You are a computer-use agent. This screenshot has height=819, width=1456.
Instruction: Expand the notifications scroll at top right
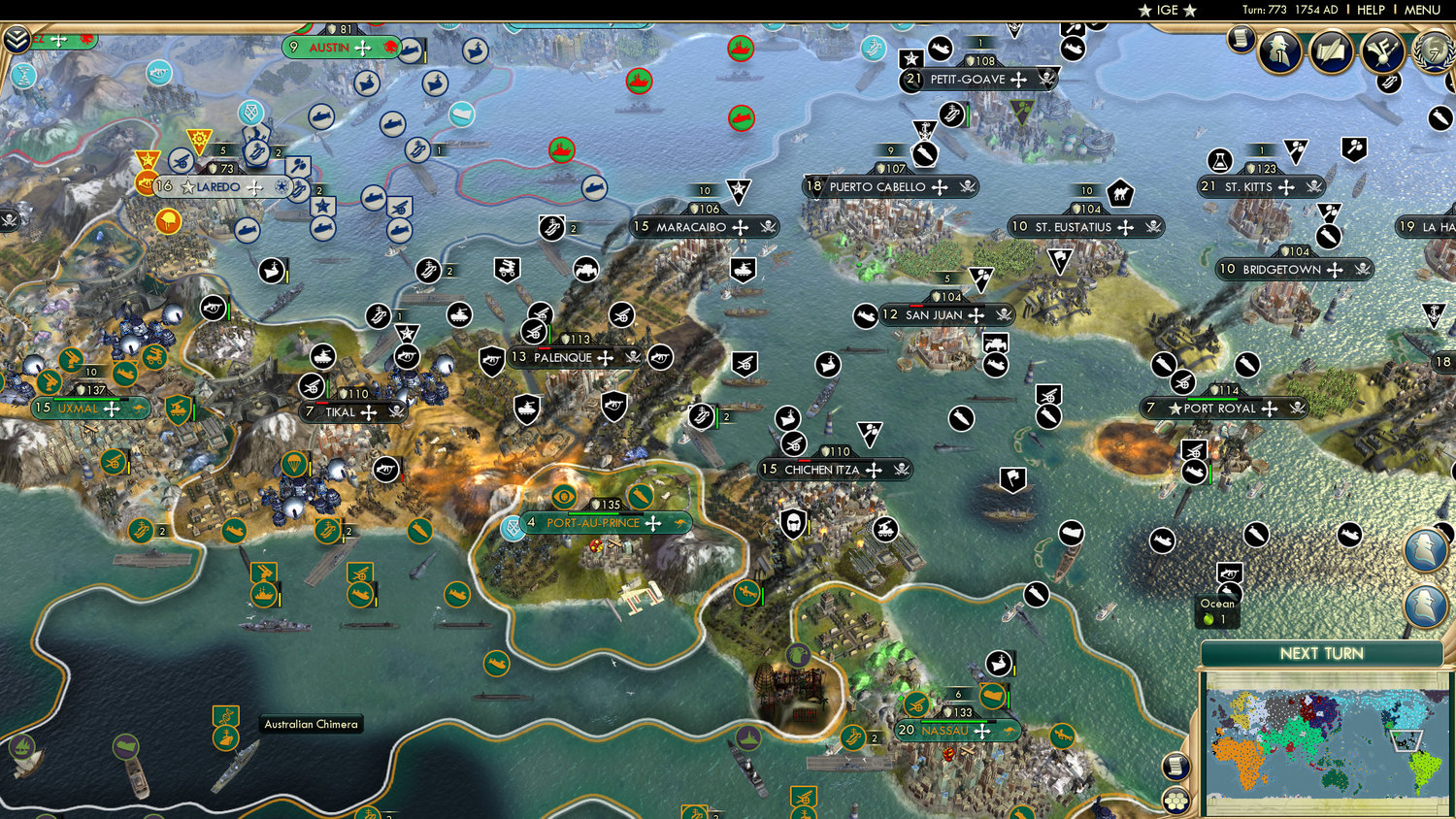[x=1240, y=41]
